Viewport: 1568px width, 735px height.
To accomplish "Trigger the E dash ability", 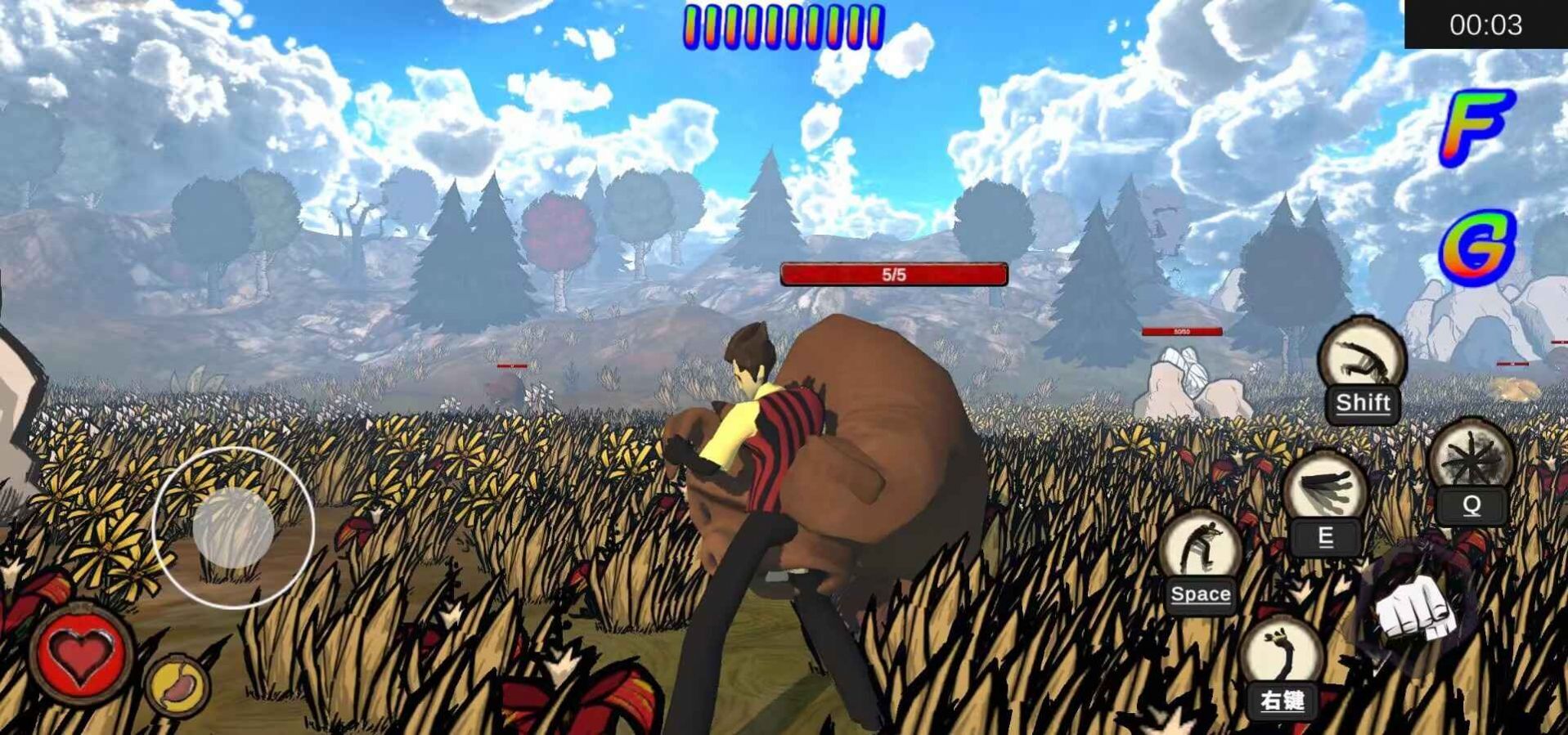I will tap(1325, 499).
